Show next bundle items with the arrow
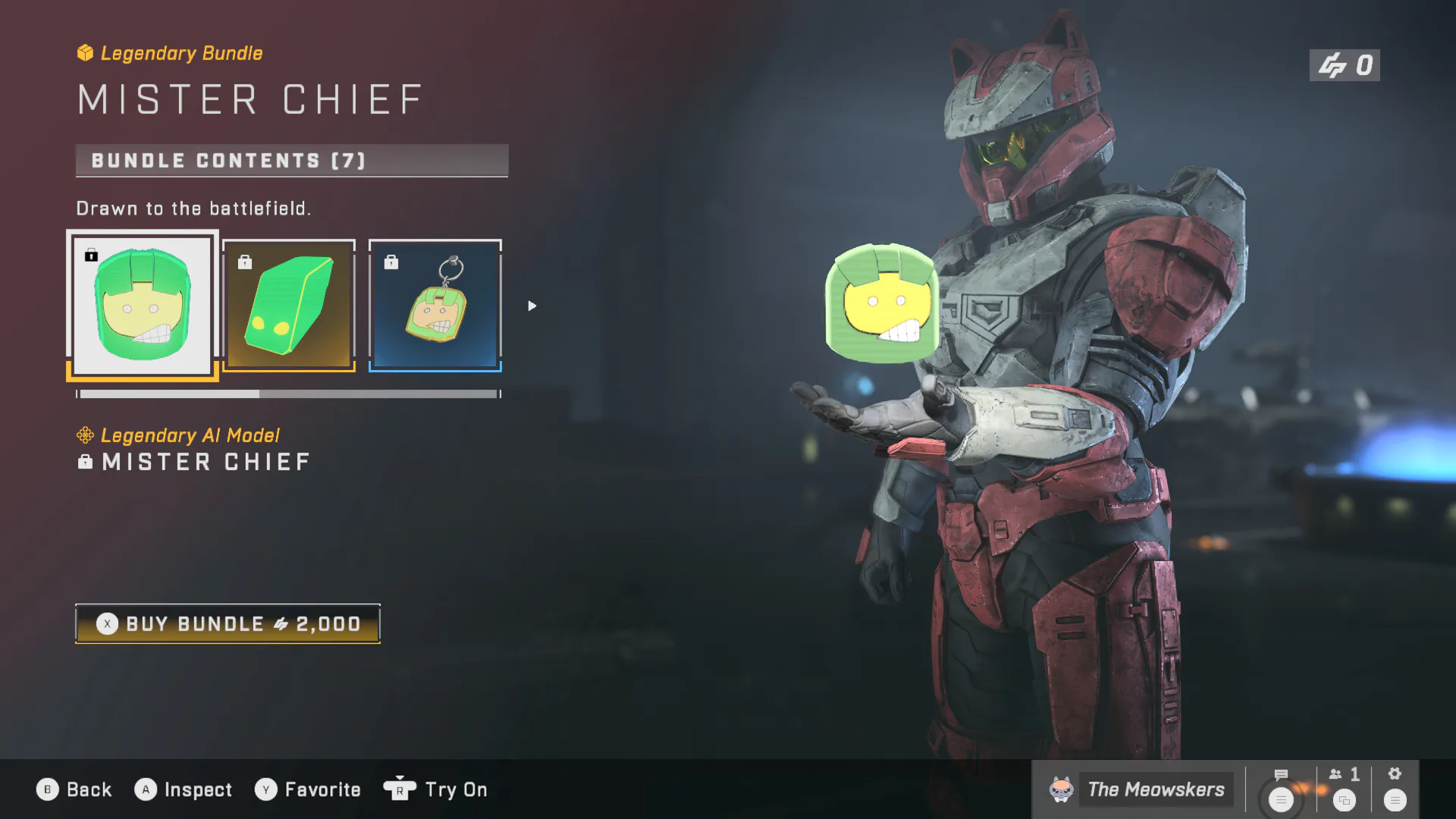1456x819 pixels. pyautogui.click(x=532, y=306)
